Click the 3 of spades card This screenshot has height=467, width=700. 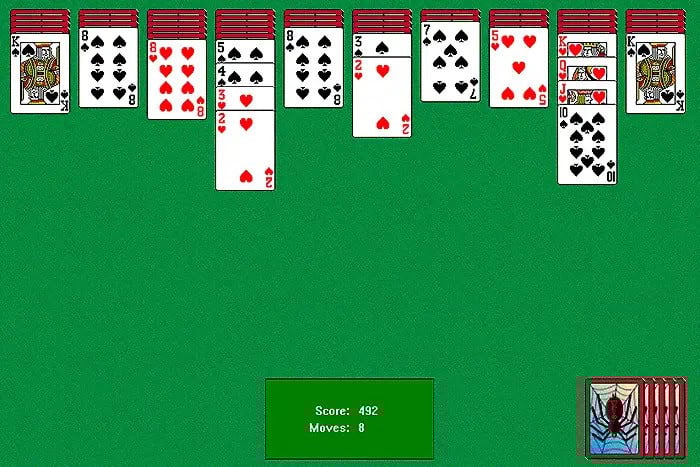381,47
